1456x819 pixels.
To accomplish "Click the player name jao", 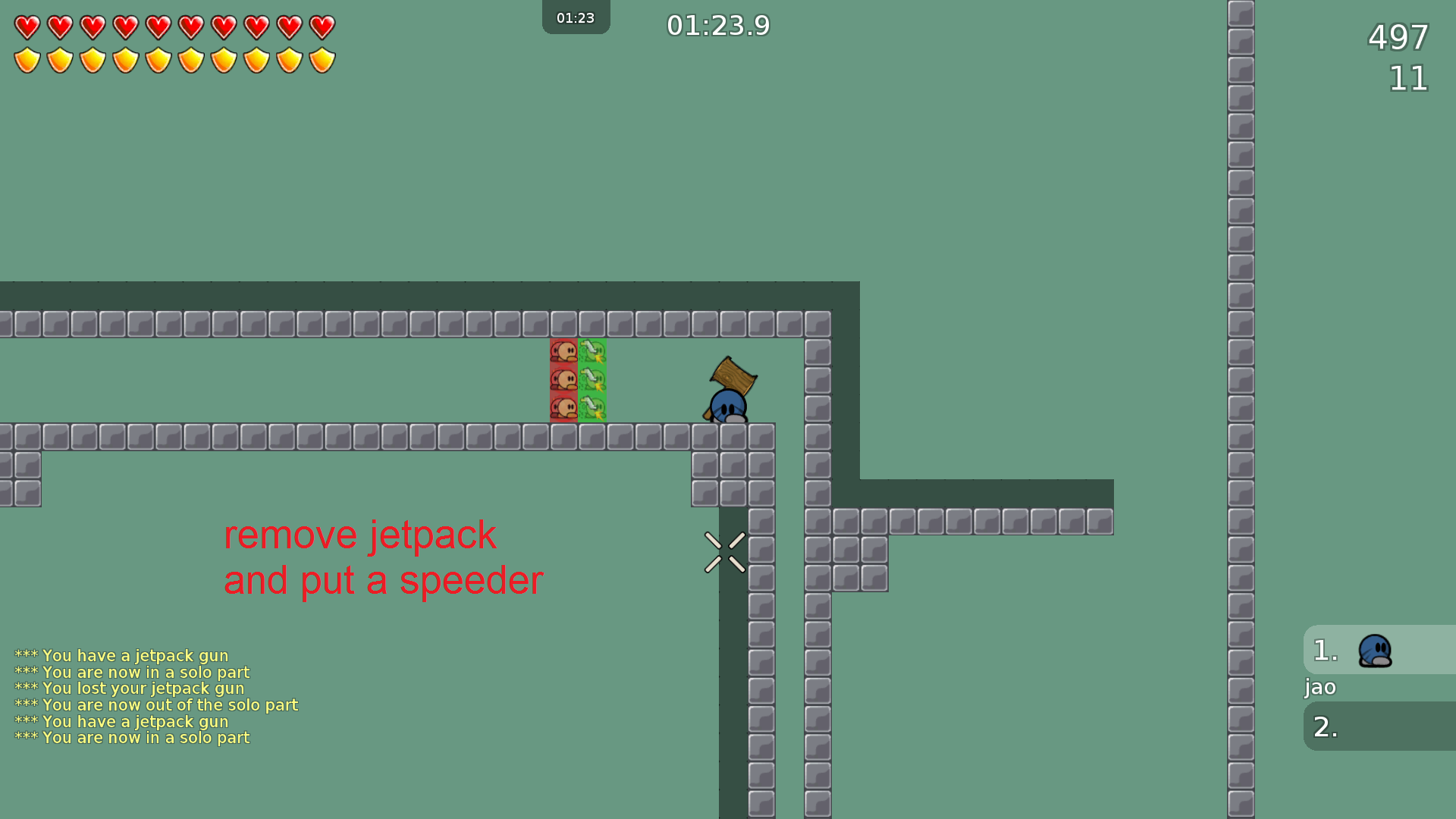I will [1319, 688].
